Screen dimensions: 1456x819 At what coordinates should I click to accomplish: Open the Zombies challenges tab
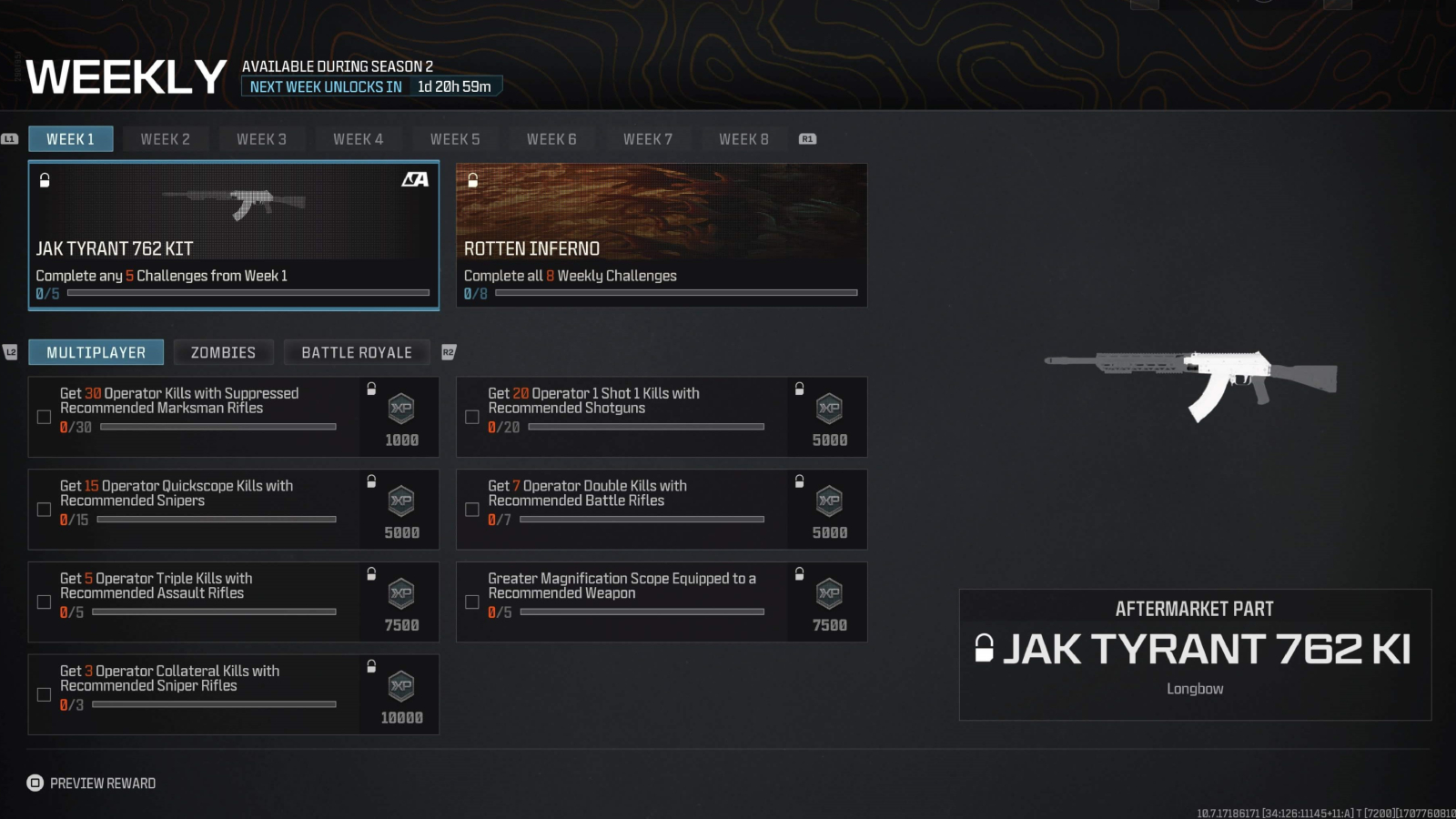pyautogui.click(x=223, y=352)
